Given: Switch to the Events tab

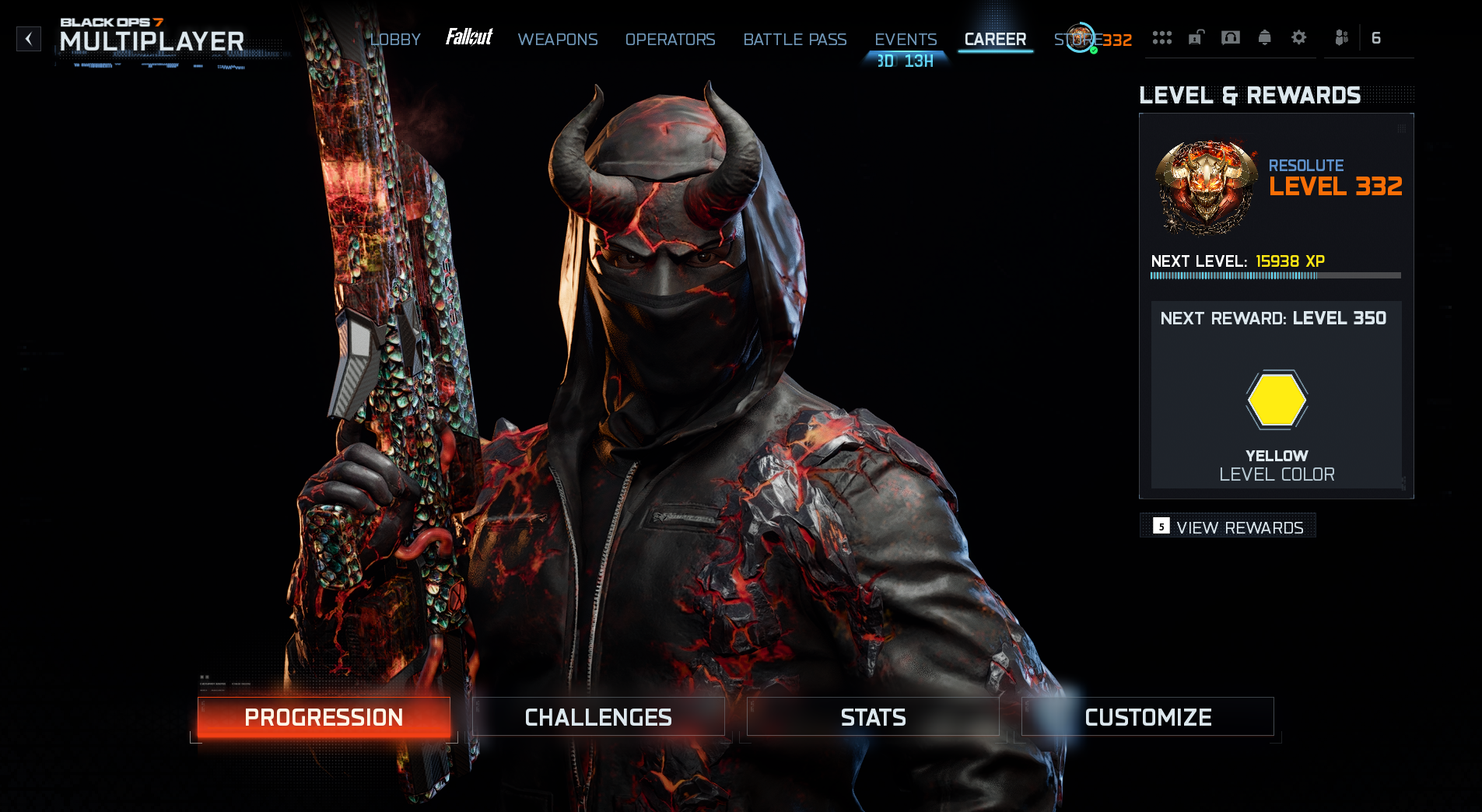Looking at the screenshot, I should click(x=906, y=40).
